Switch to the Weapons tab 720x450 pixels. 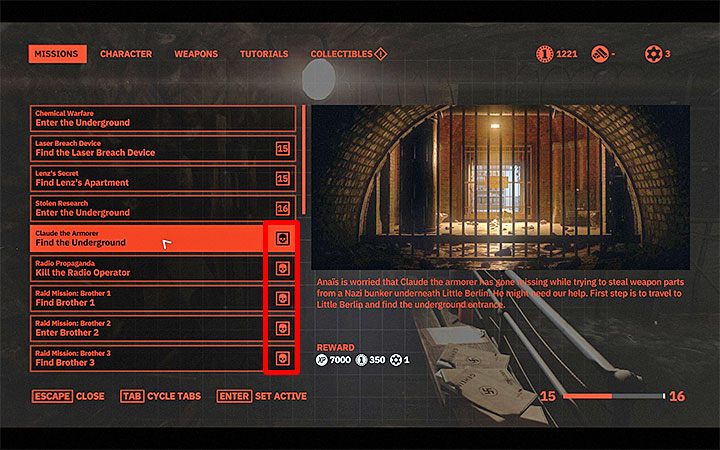(196, 54)
